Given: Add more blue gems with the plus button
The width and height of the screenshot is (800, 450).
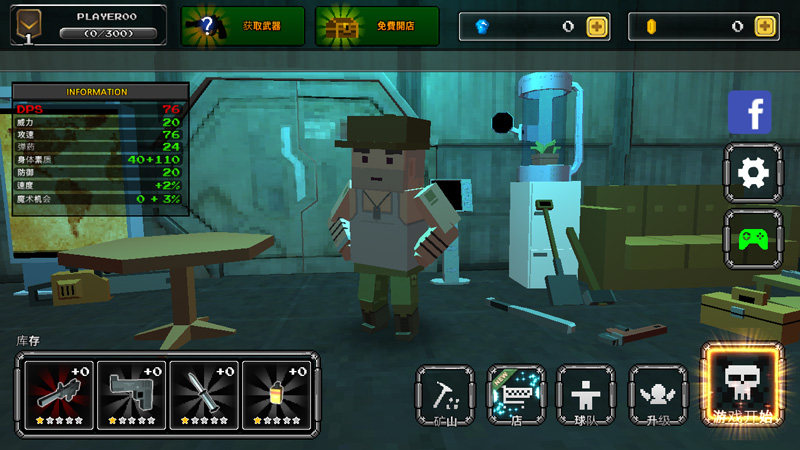Looking at the screenshot, I should (597, 27).
